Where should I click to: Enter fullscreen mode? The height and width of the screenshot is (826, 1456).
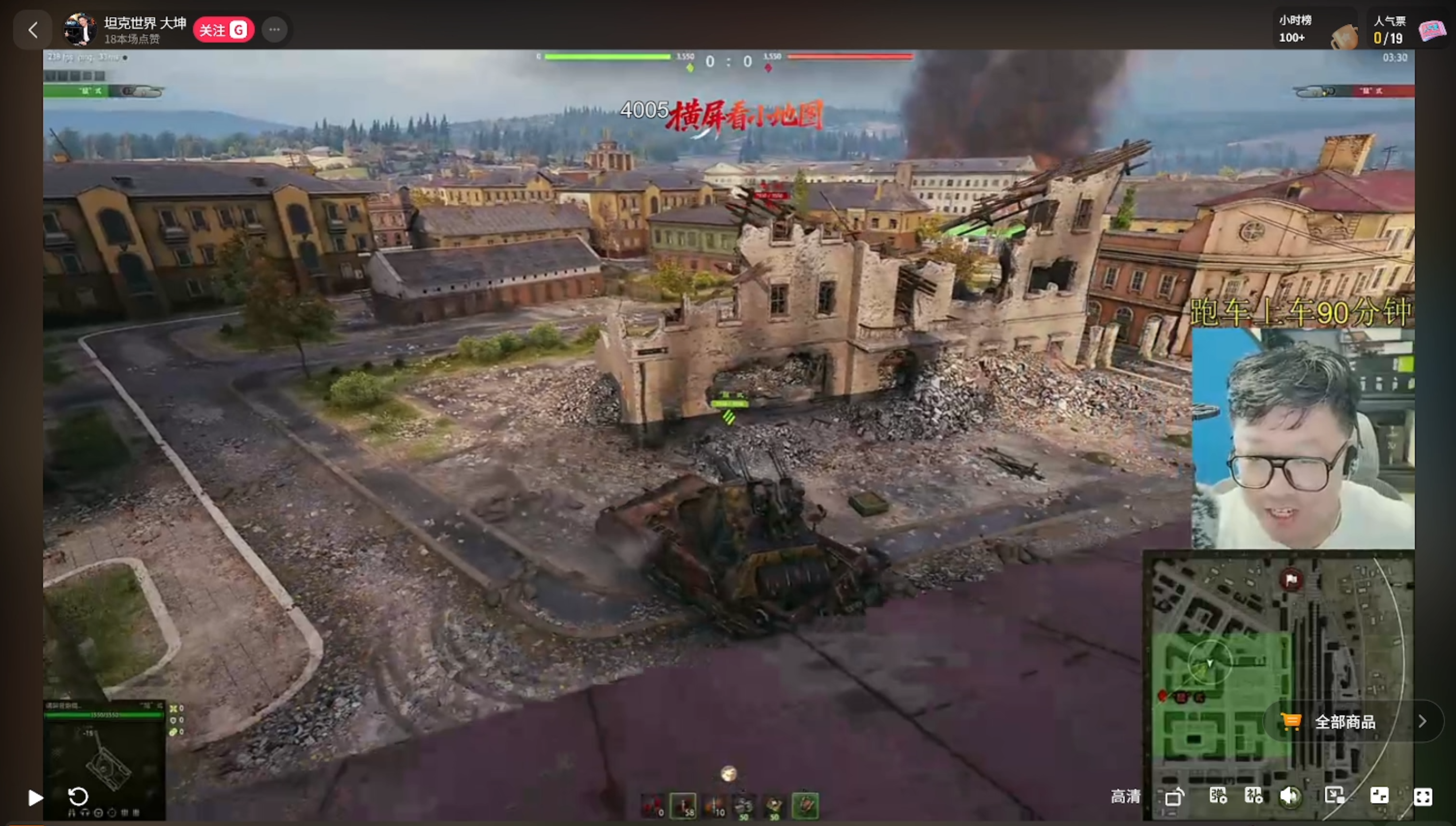tap(1423, 797)
